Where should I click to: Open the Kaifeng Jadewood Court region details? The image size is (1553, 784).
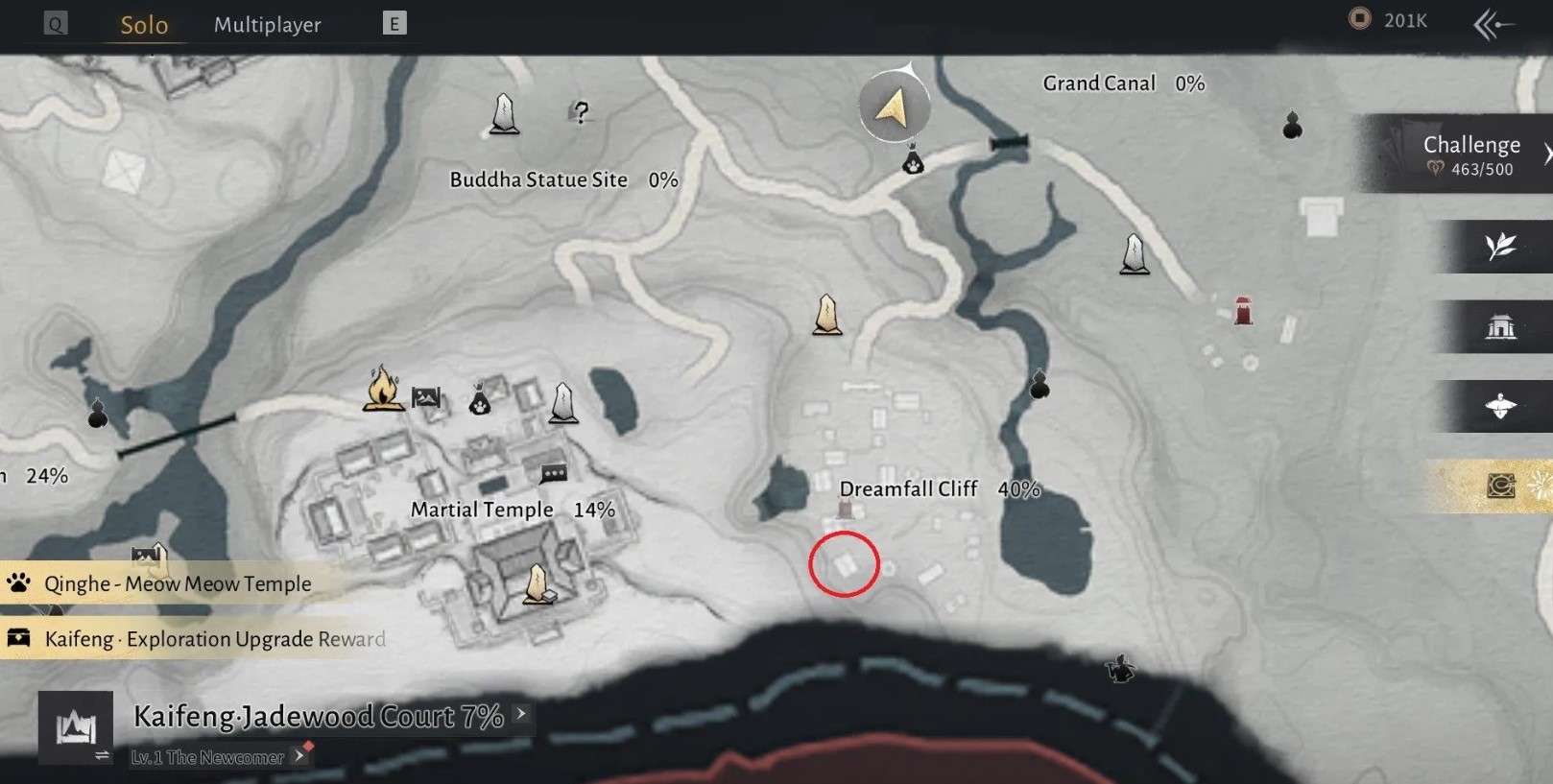pos(318,716)
